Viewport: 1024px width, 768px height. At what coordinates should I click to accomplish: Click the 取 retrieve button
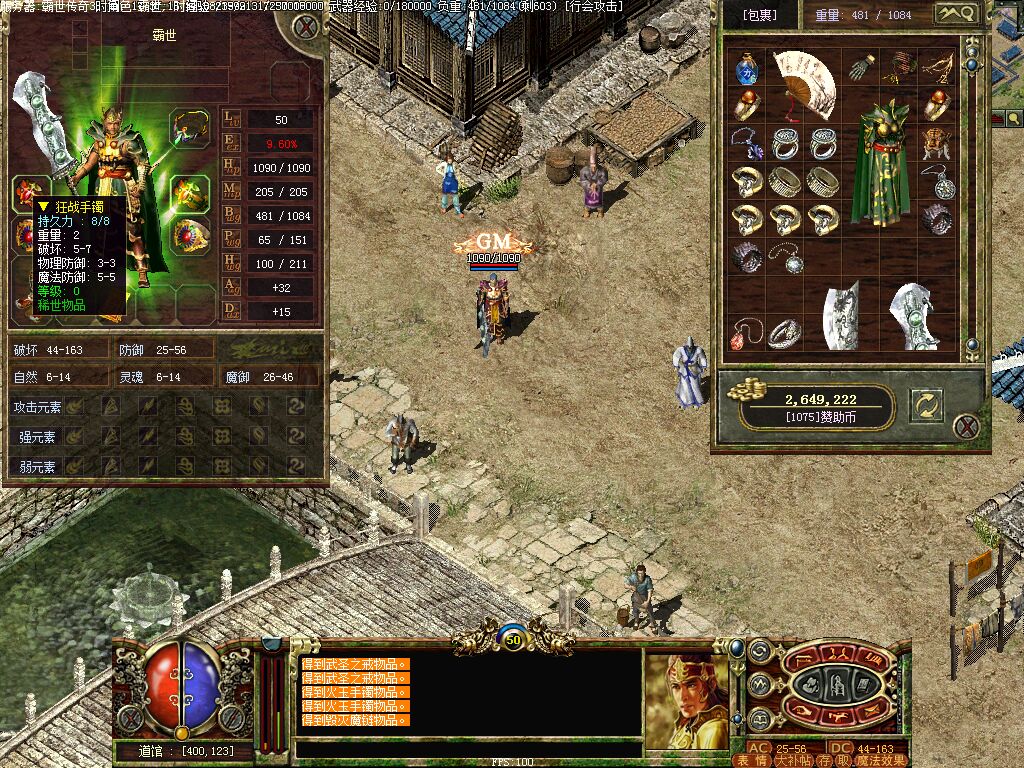coord(843,760)
